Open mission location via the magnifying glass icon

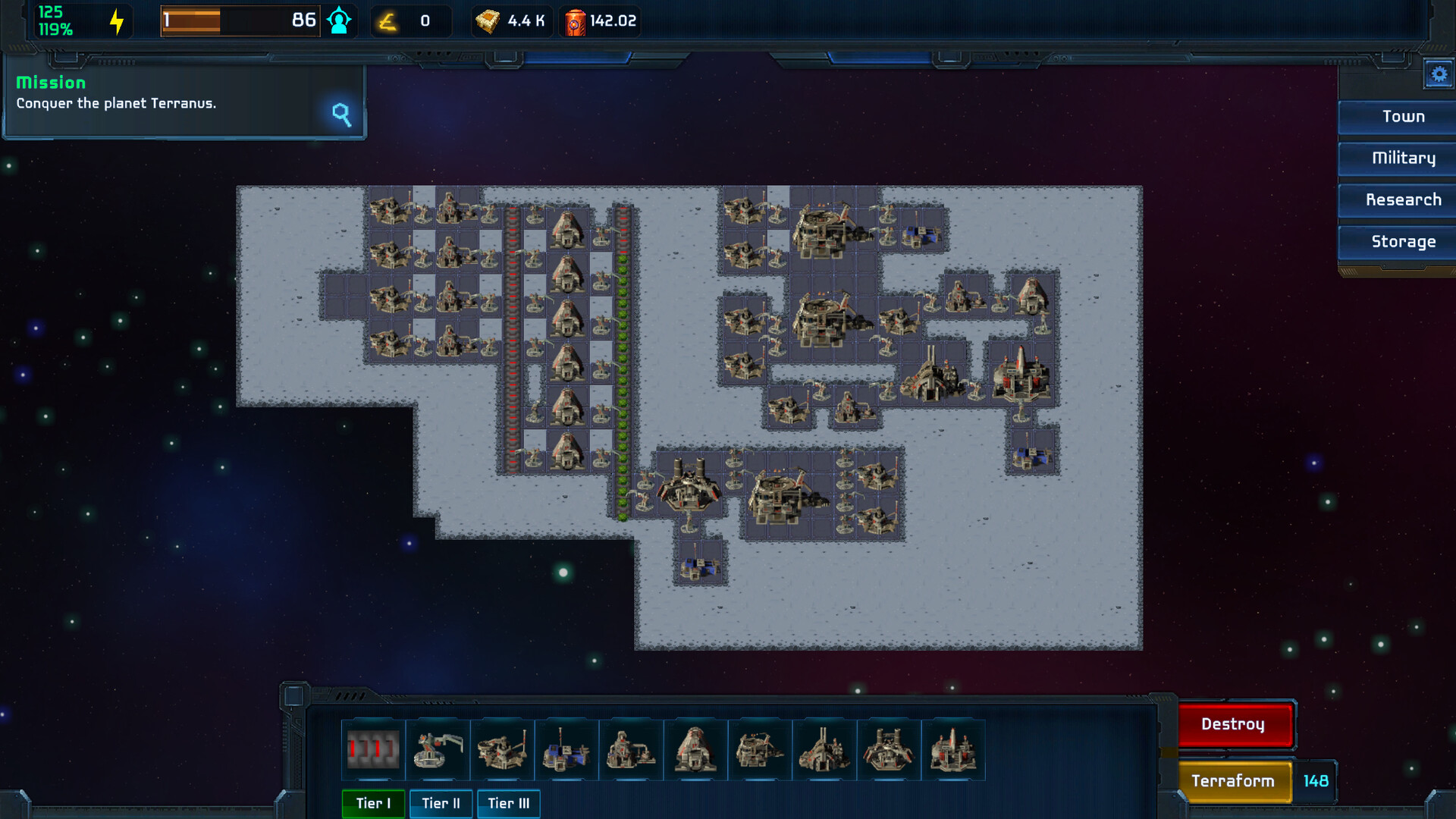[x=340, y=115]
